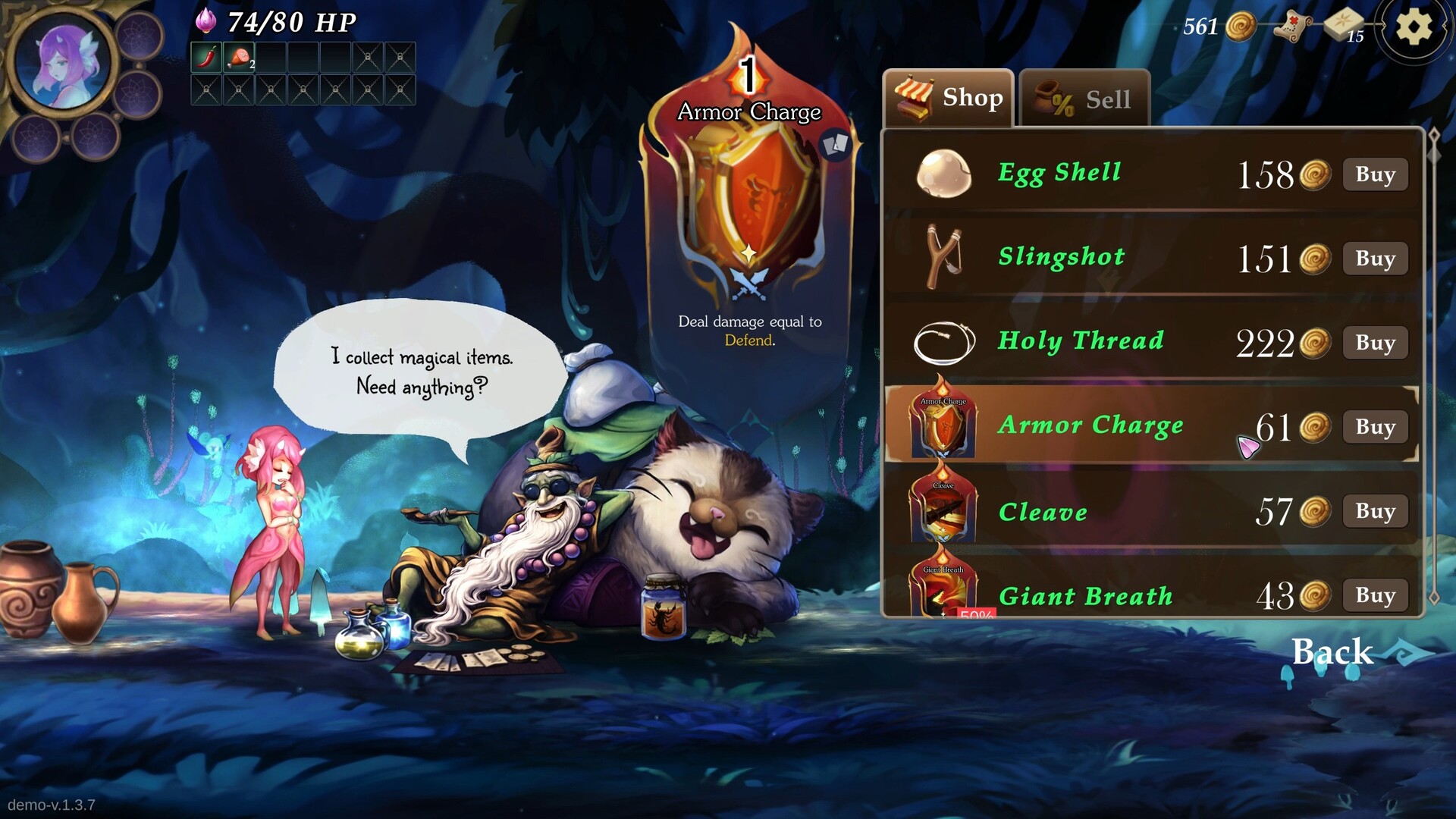Select the meat item inventory slot
The height and width of the screenshot is (819, 1456).
[239, 58]
